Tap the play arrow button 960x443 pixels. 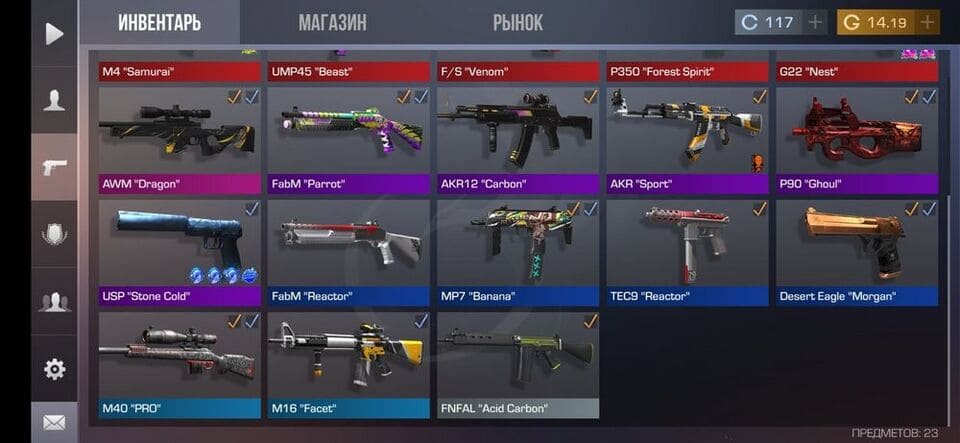[x=54, y=33]
